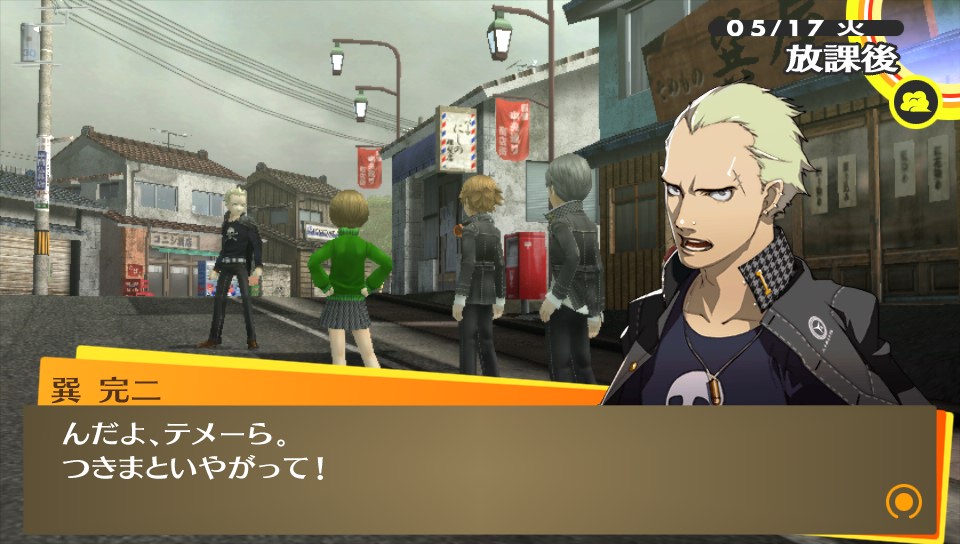Viewport: 960px width, 544px height.
Task: Click the orange continue indicator in the dialogue box
Action: tap(903, 500)
